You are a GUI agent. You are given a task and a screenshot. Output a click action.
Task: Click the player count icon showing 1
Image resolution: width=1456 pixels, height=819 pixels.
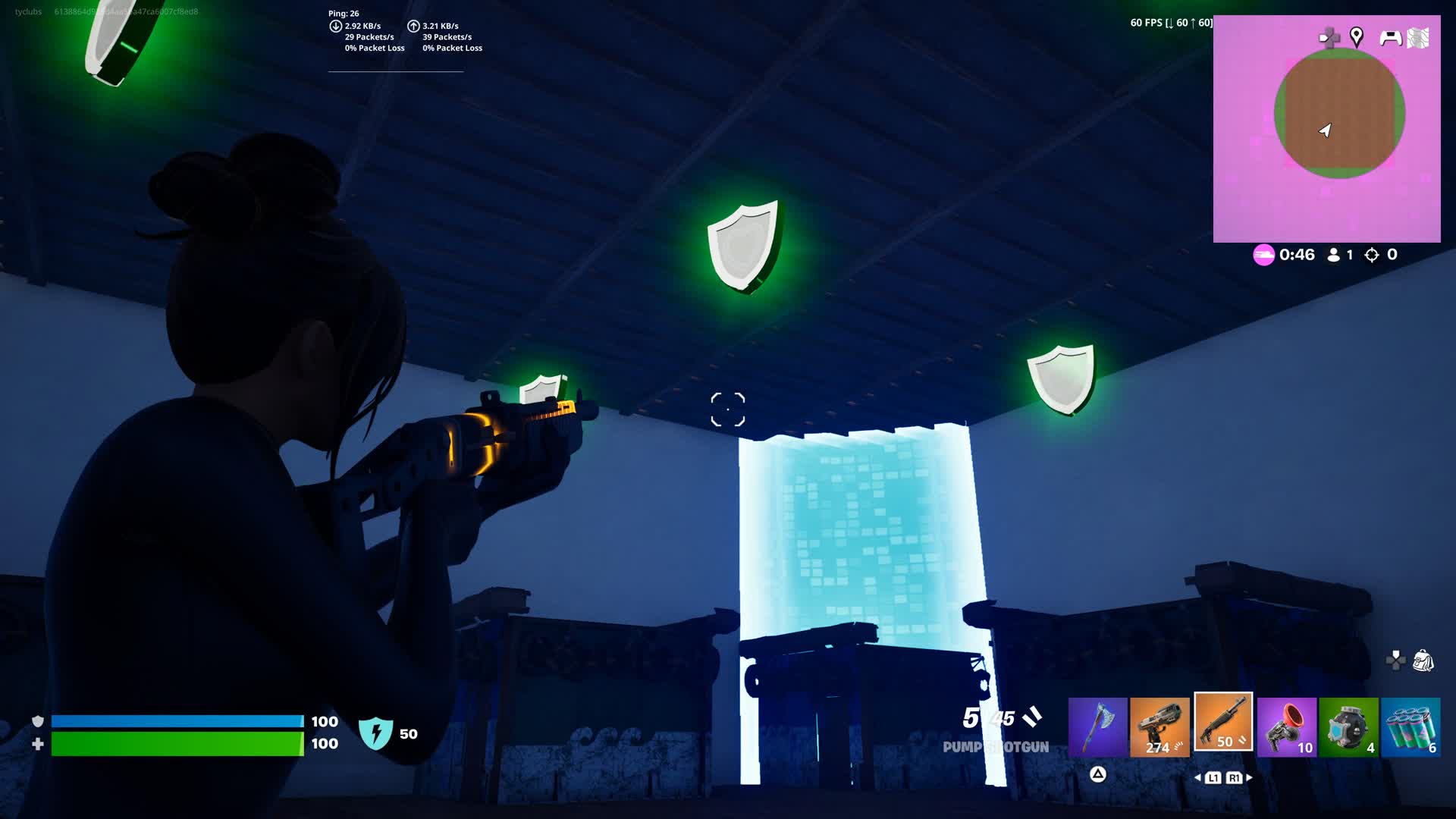tap(1334, 255)
